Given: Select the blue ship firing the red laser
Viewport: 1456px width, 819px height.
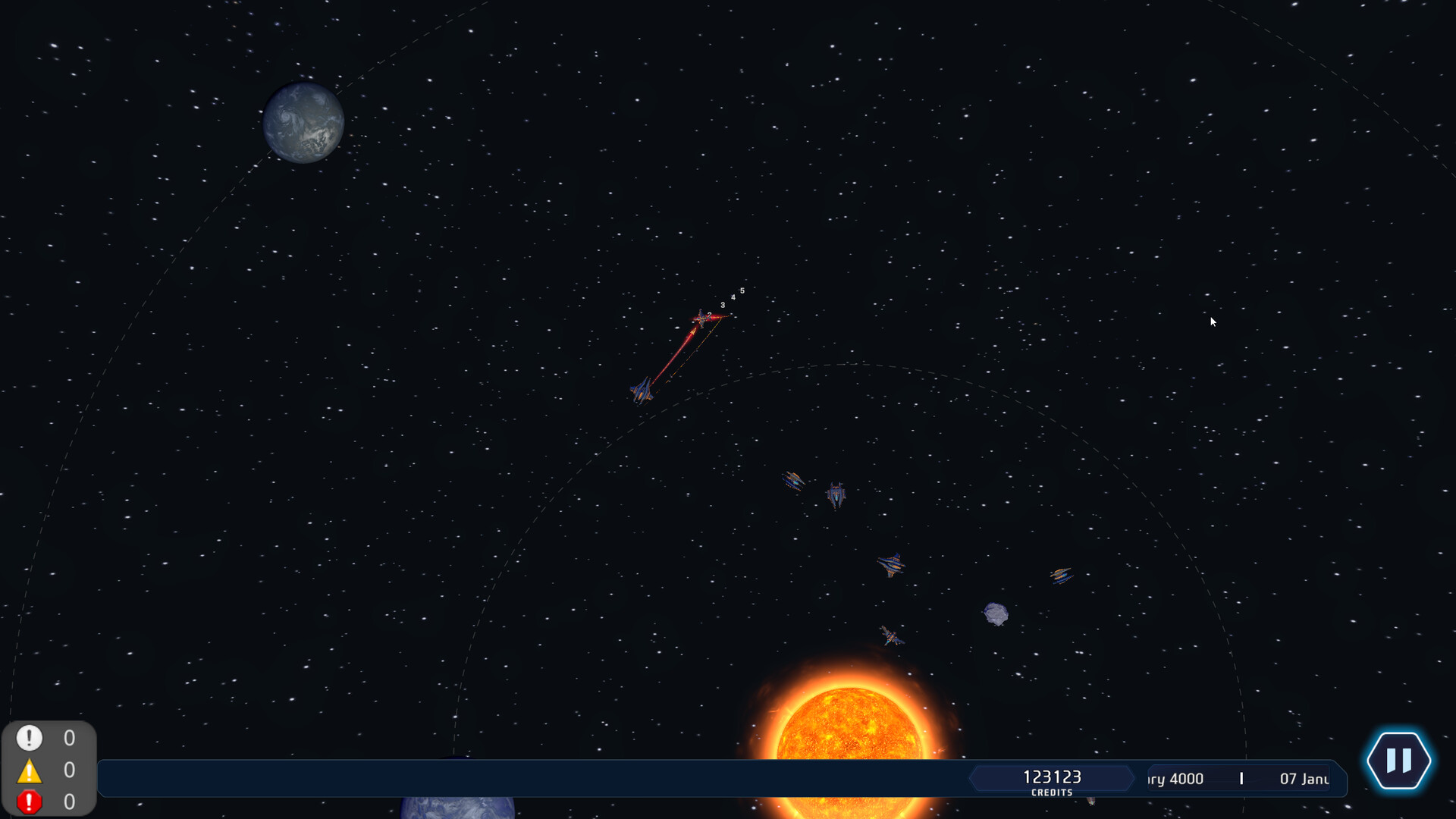Looking at the screenshot, I should [643, 392].
